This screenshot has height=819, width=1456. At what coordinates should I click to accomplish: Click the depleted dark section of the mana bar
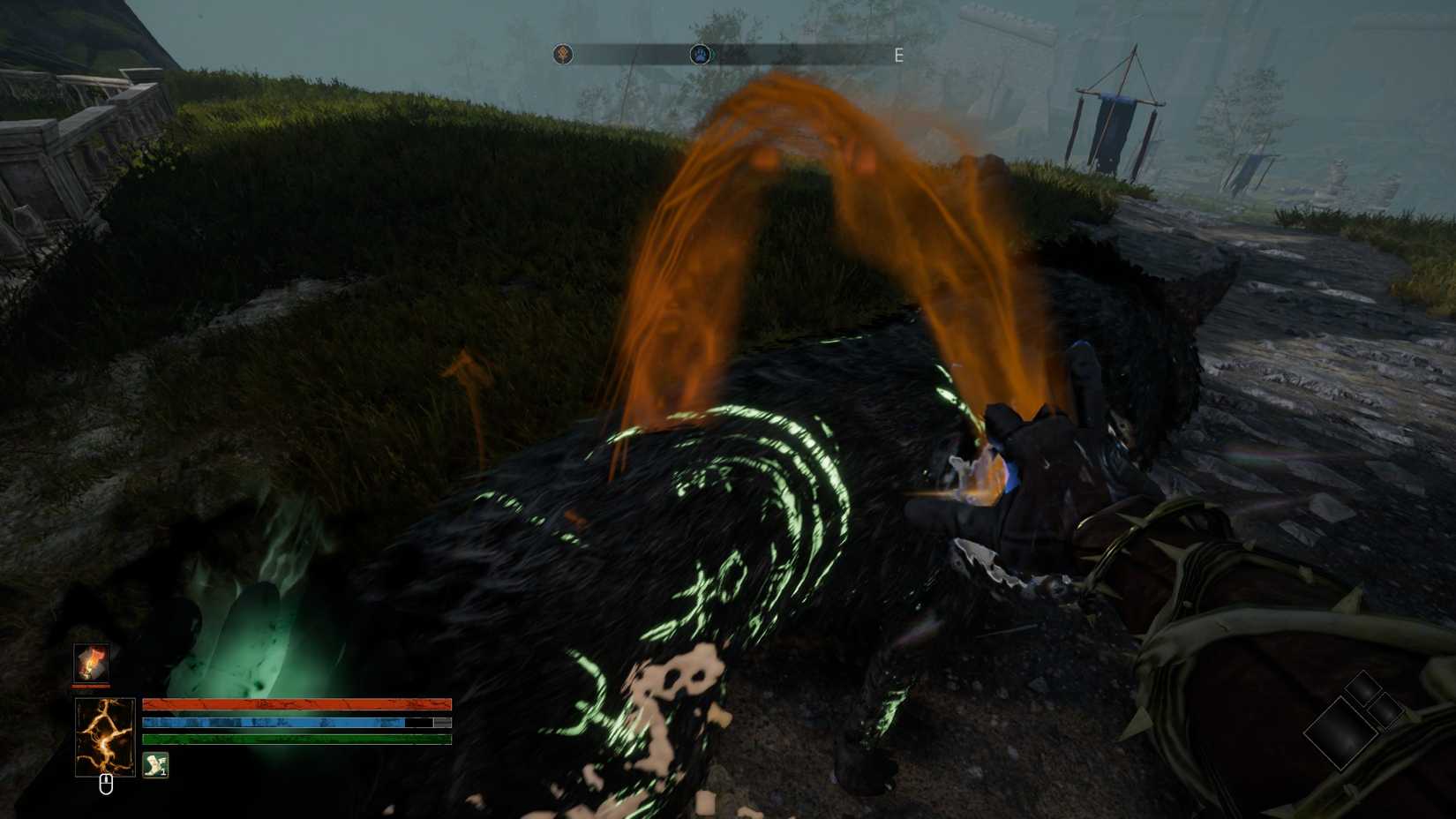(418, 723)
